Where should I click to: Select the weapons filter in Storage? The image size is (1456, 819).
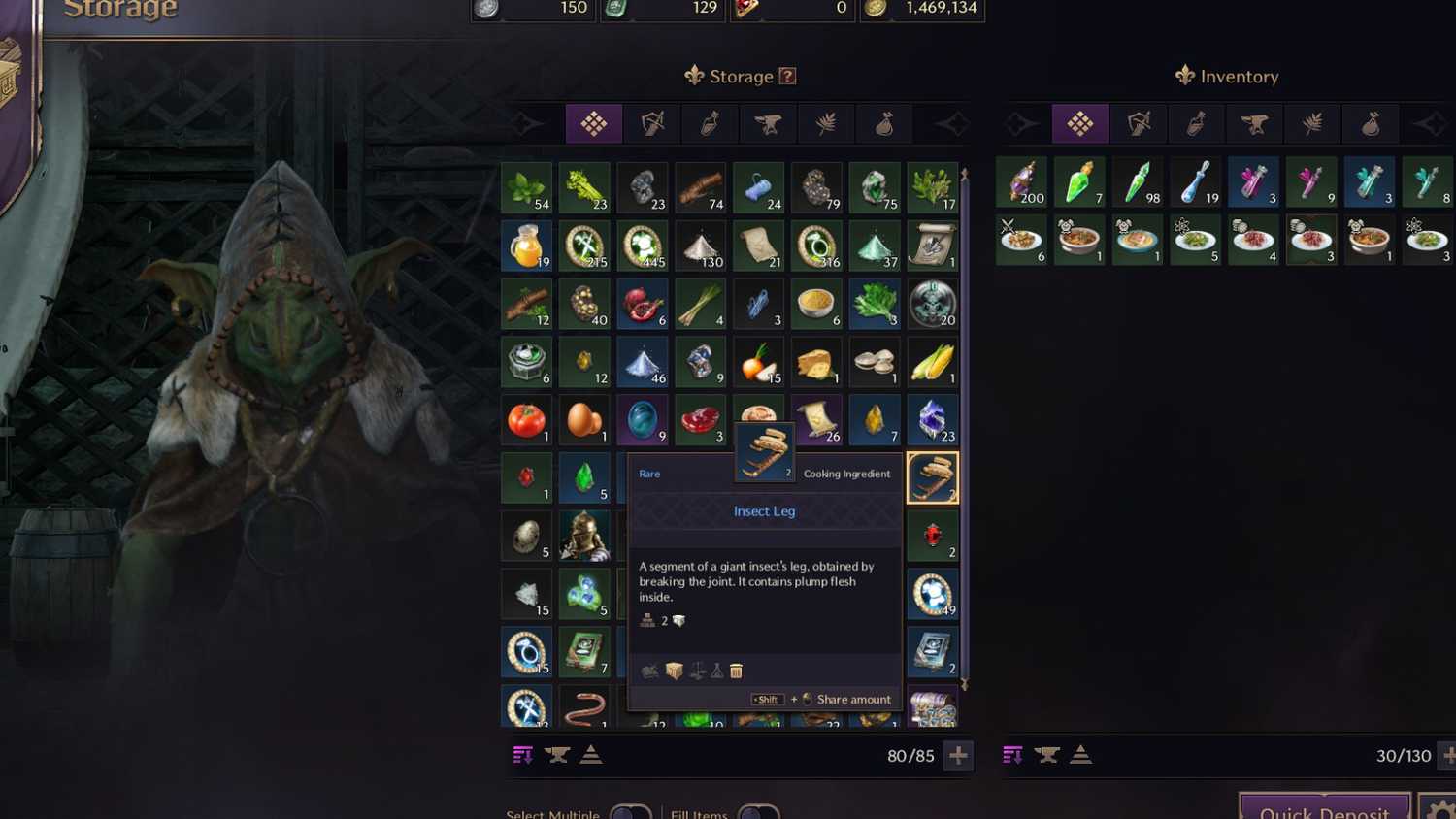tap(651, 123)
